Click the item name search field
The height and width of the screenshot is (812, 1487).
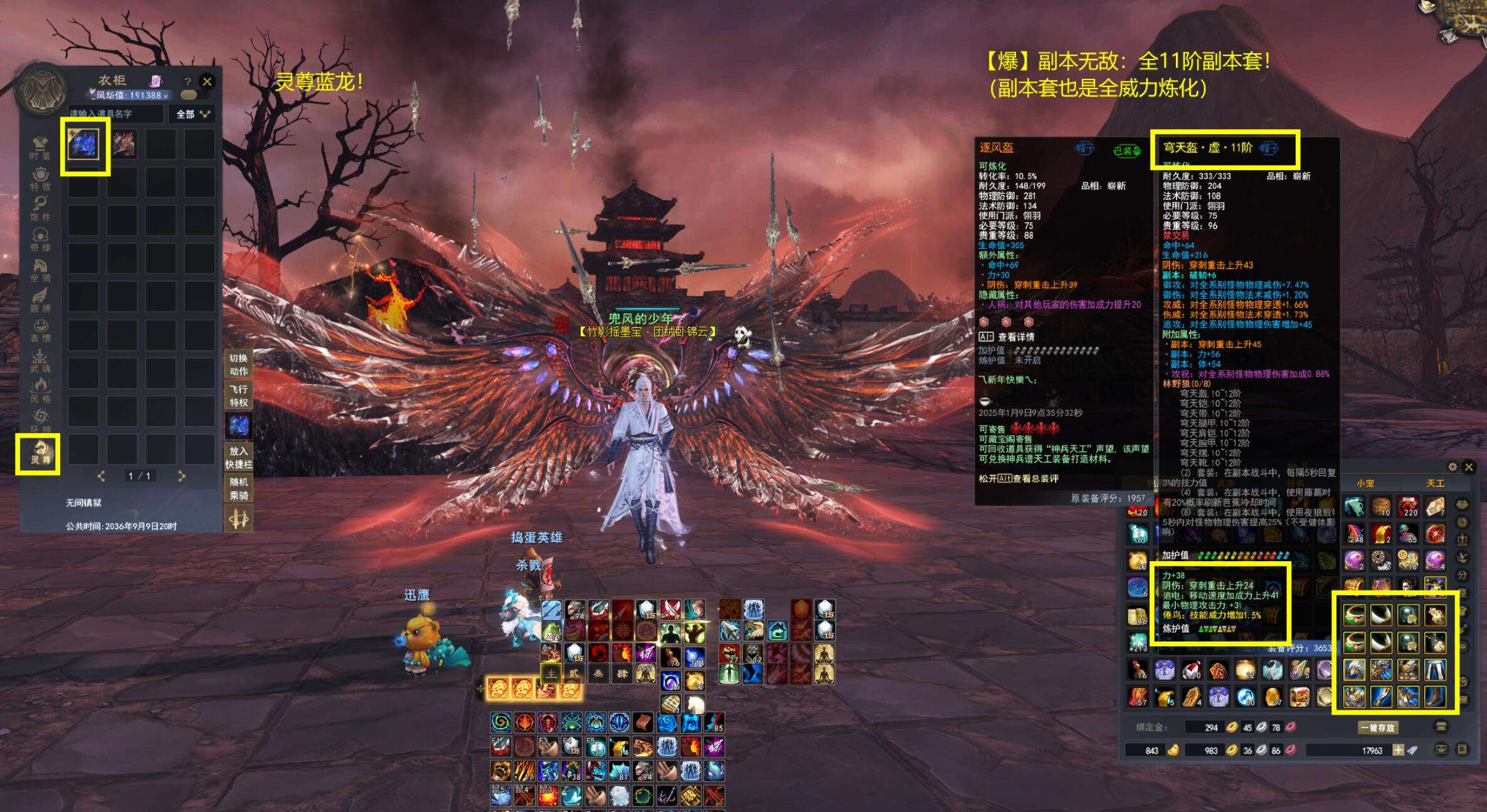point(116,114)
